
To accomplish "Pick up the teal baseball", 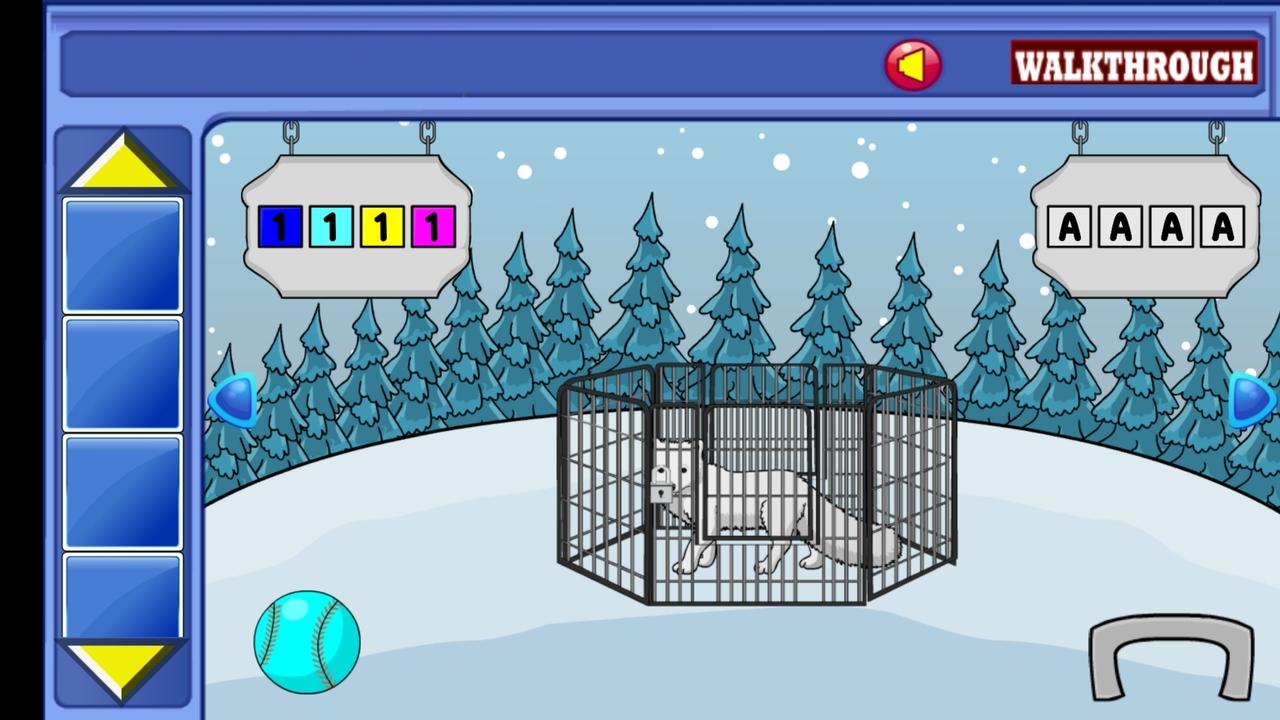I will click(306, 643).
